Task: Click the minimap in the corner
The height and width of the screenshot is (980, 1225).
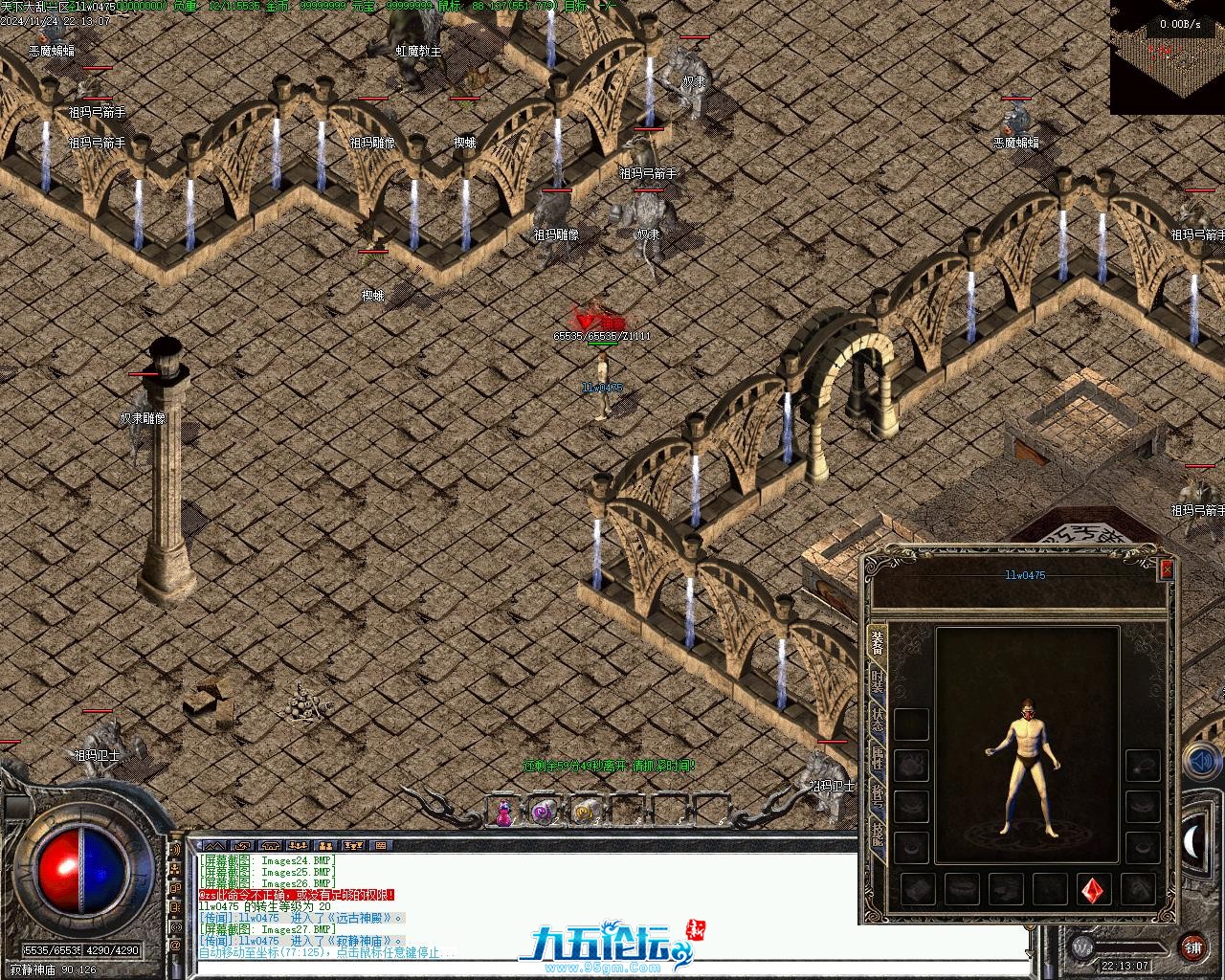Action: pyautogui.click(x=1168, y=57)
